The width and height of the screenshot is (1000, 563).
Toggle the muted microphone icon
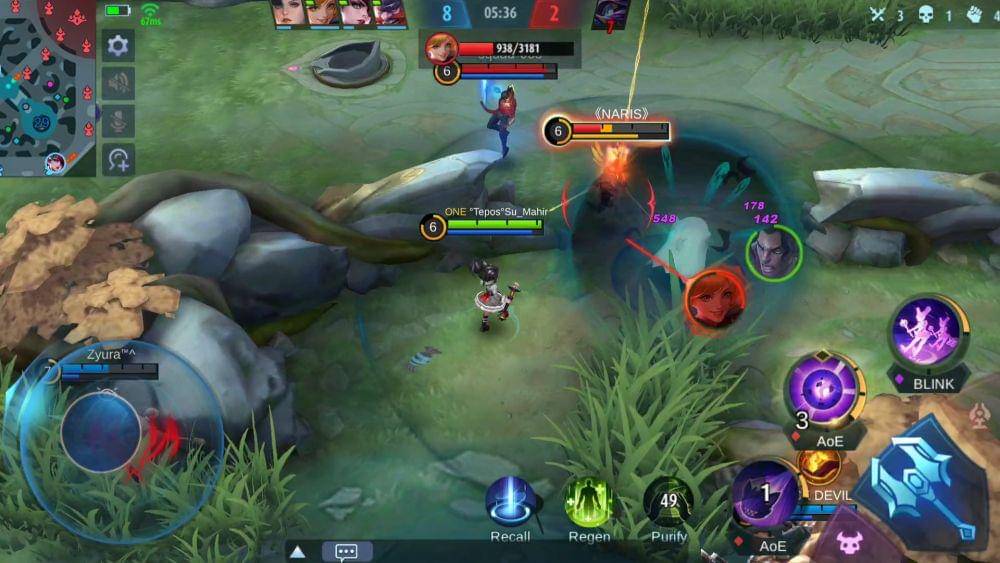click(x=118, y=121)
